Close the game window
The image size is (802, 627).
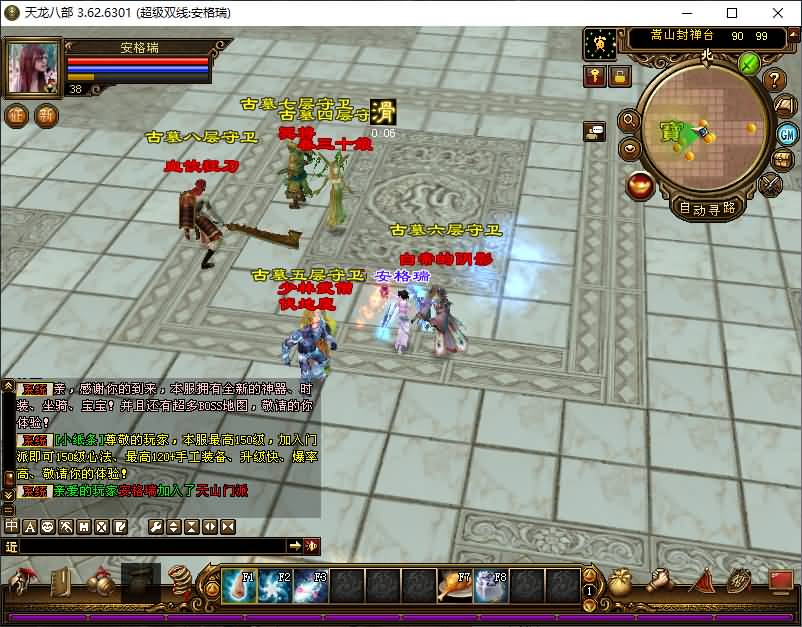[777, 13]
